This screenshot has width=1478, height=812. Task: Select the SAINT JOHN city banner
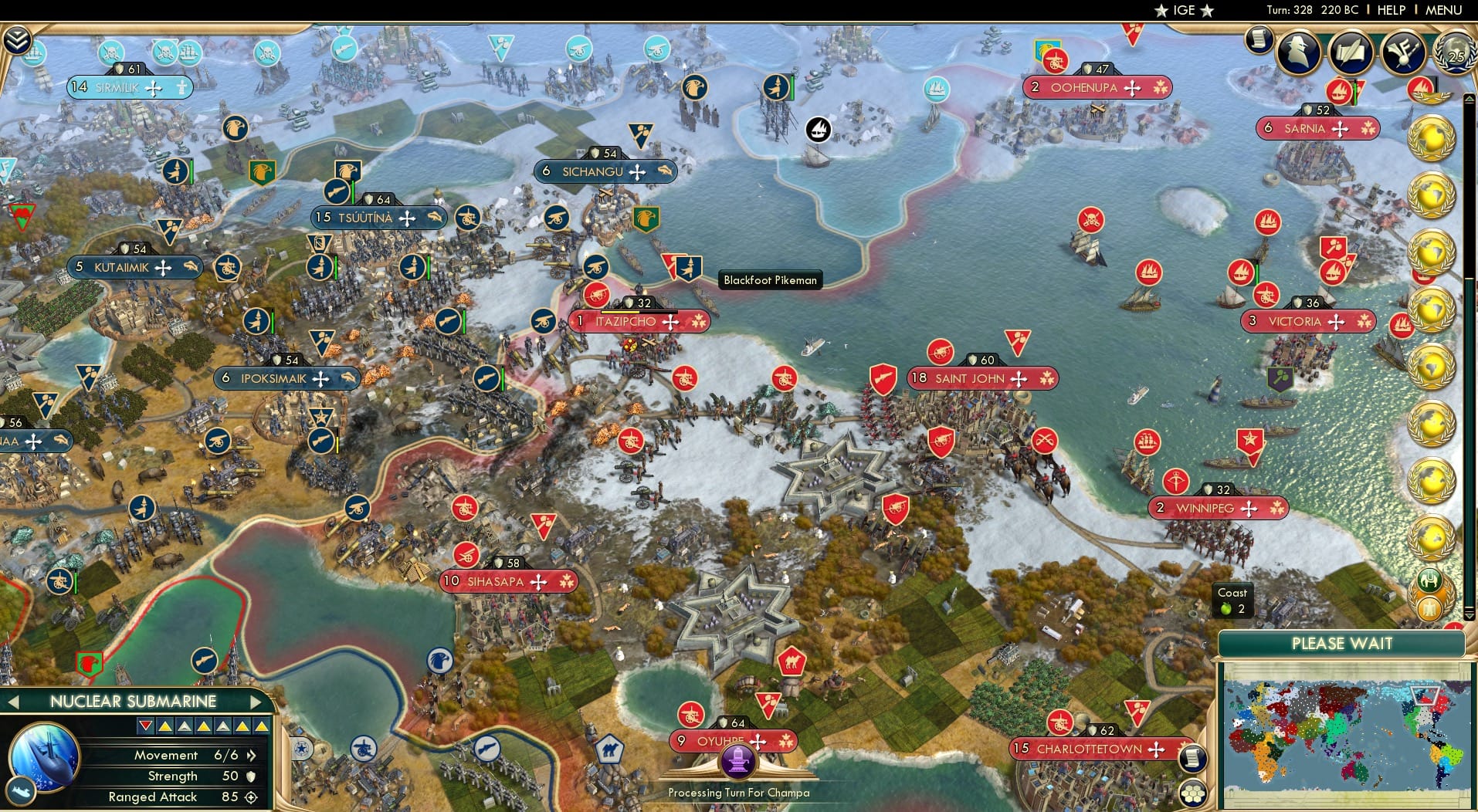(x=981, y=379)
